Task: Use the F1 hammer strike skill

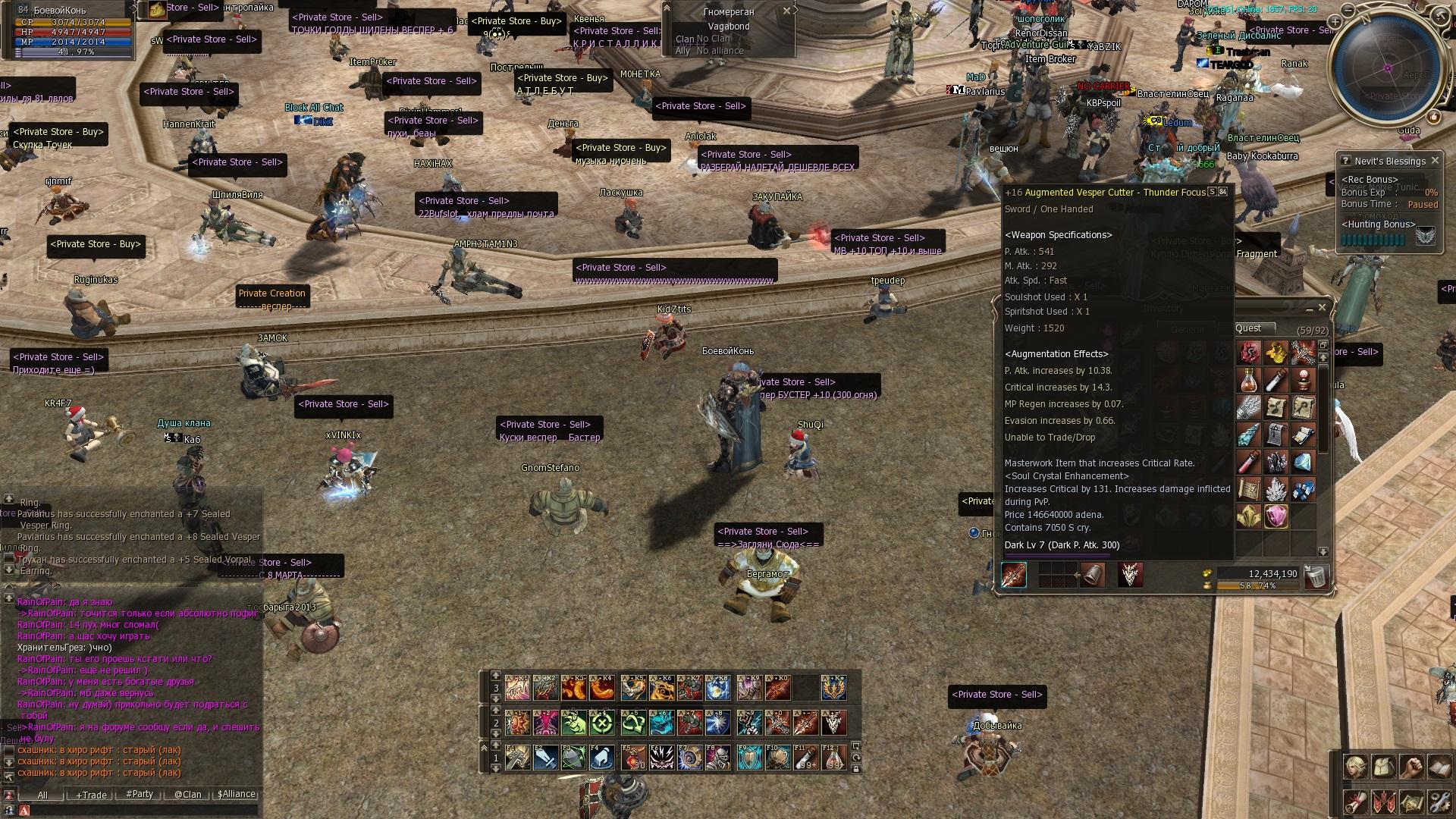Action: click(518, 758)
